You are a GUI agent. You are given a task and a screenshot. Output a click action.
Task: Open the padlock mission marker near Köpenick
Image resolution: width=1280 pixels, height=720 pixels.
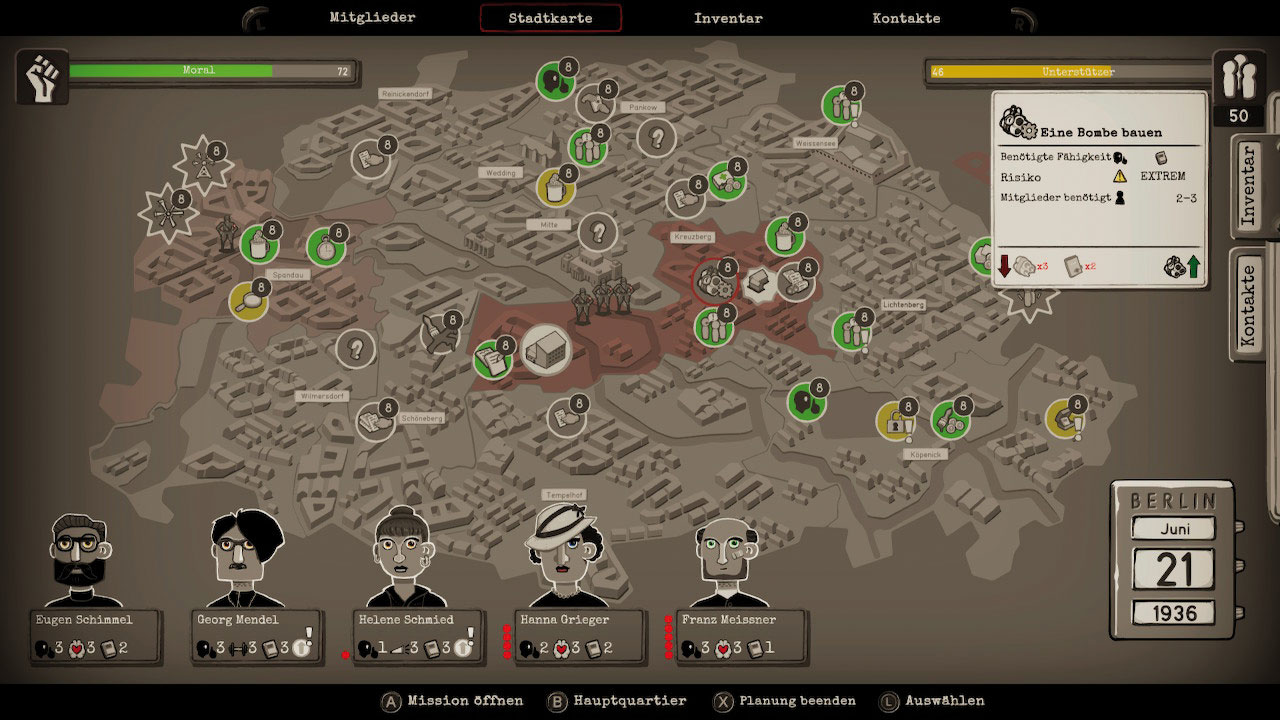pyautogui.click(x=894, y=421)
